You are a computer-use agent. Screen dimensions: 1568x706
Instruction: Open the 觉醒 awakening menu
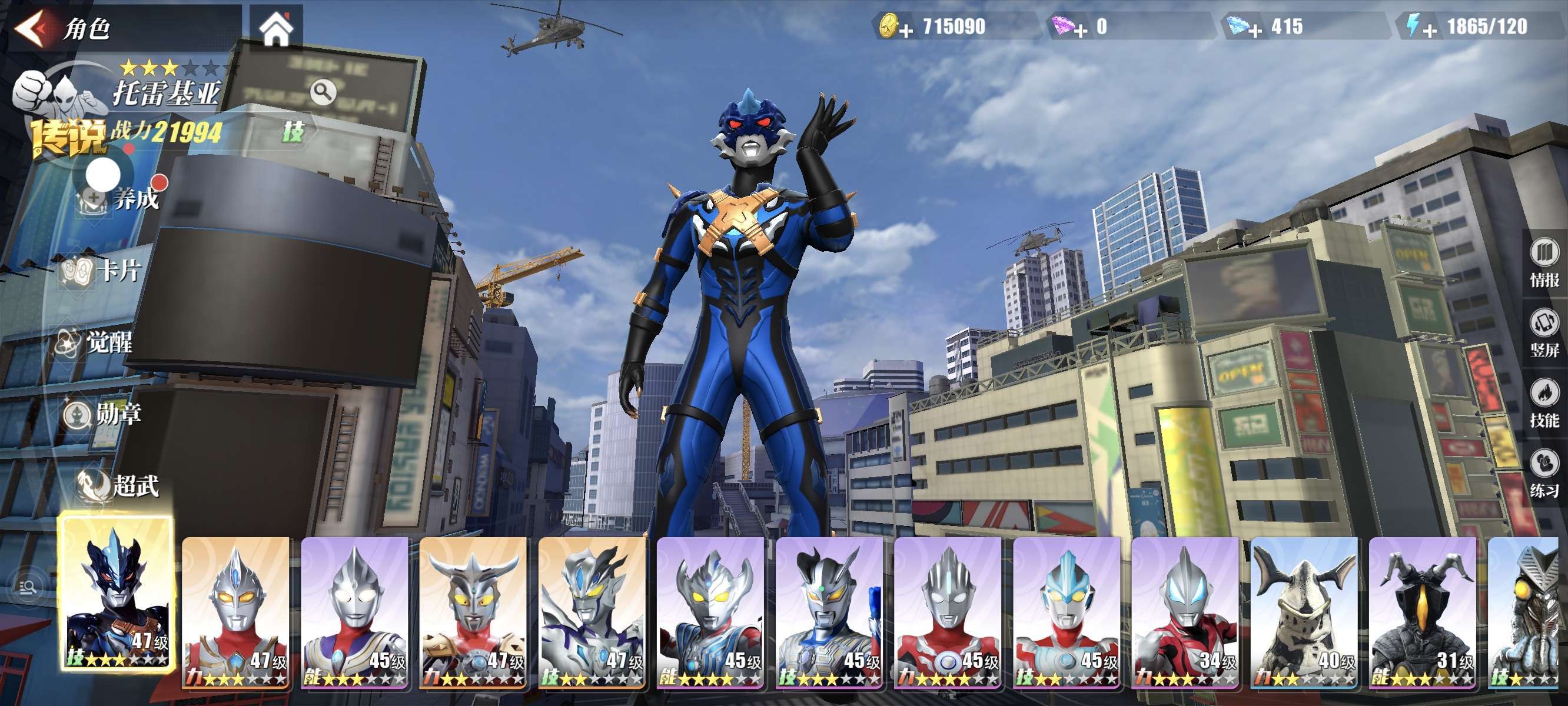click(94, 342)
